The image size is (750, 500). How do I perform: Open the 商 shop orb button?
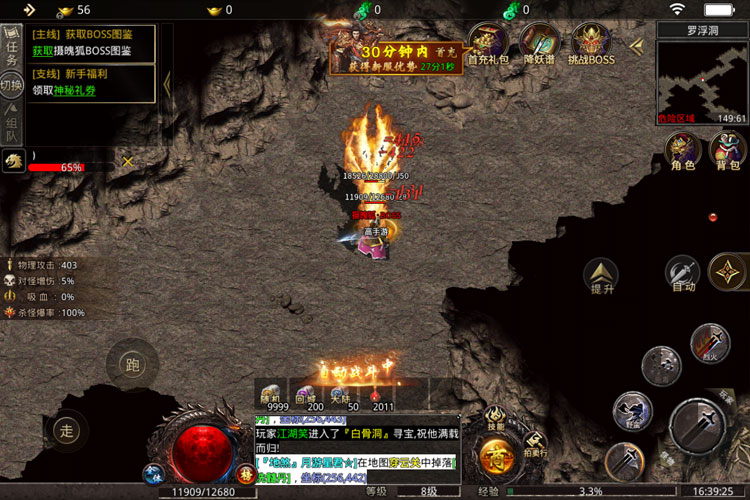tap(496, 459)
